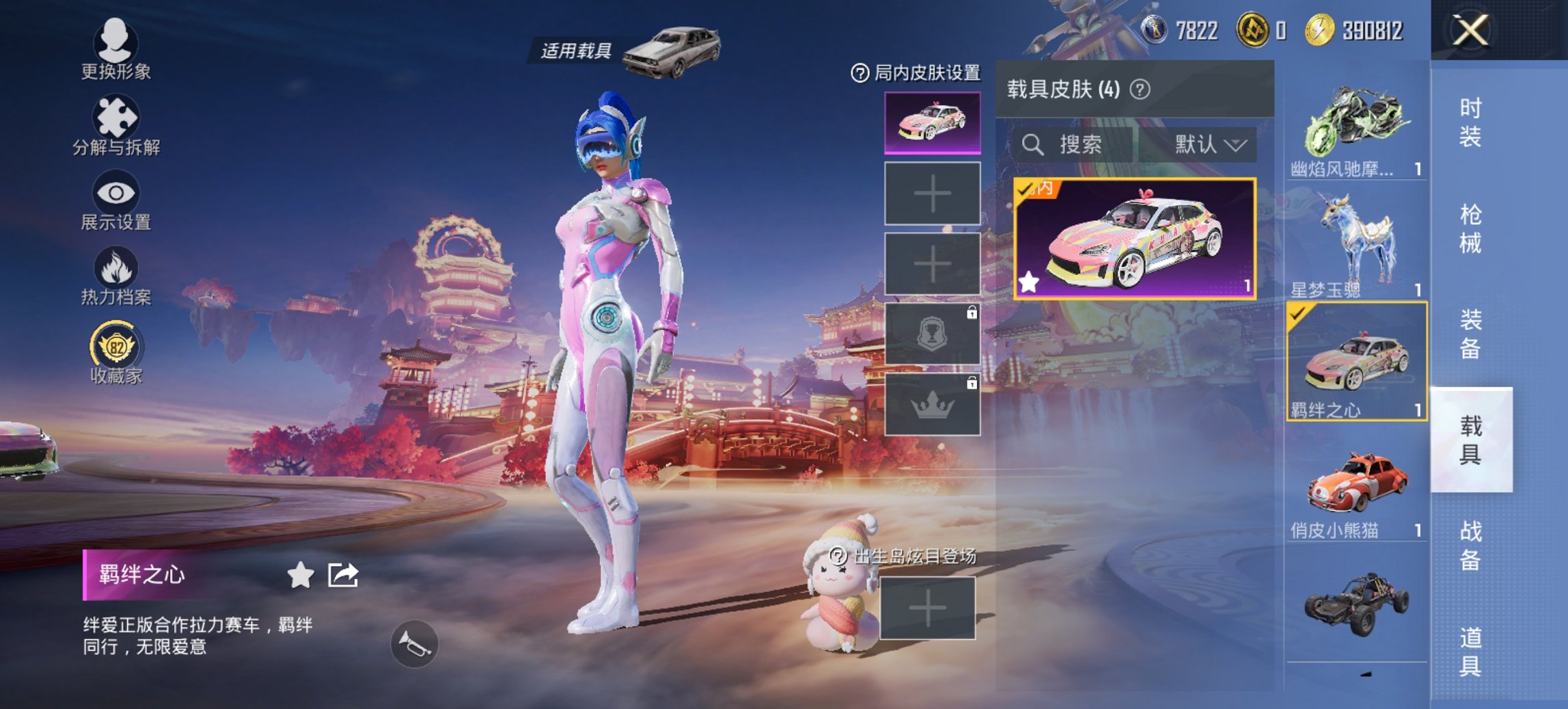1568x709 pixels.
Task: Click the search magnifier in vehicle skin panel
Action: tap(1034, 144)
